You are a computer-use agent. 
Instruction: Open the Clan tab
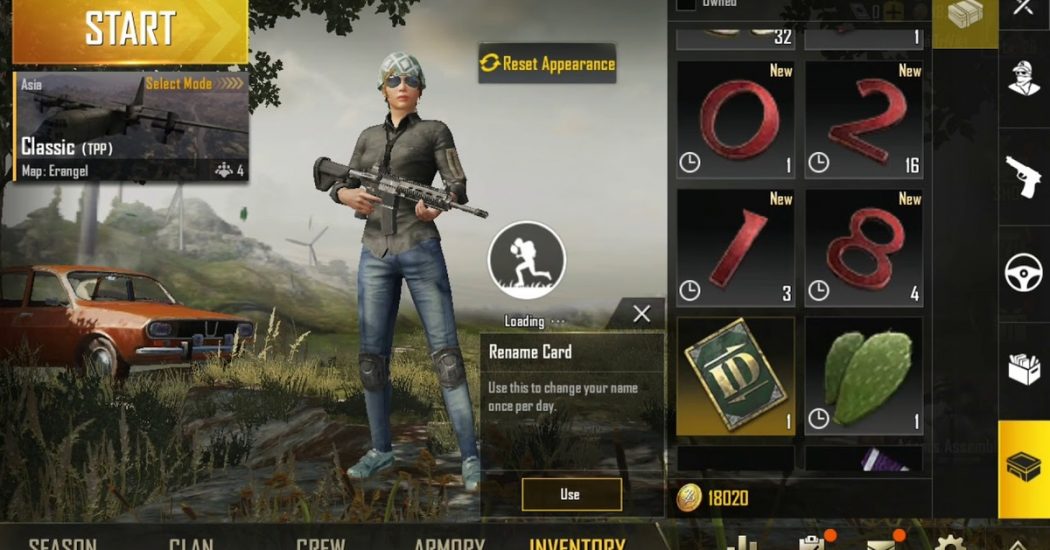[191, 543]
